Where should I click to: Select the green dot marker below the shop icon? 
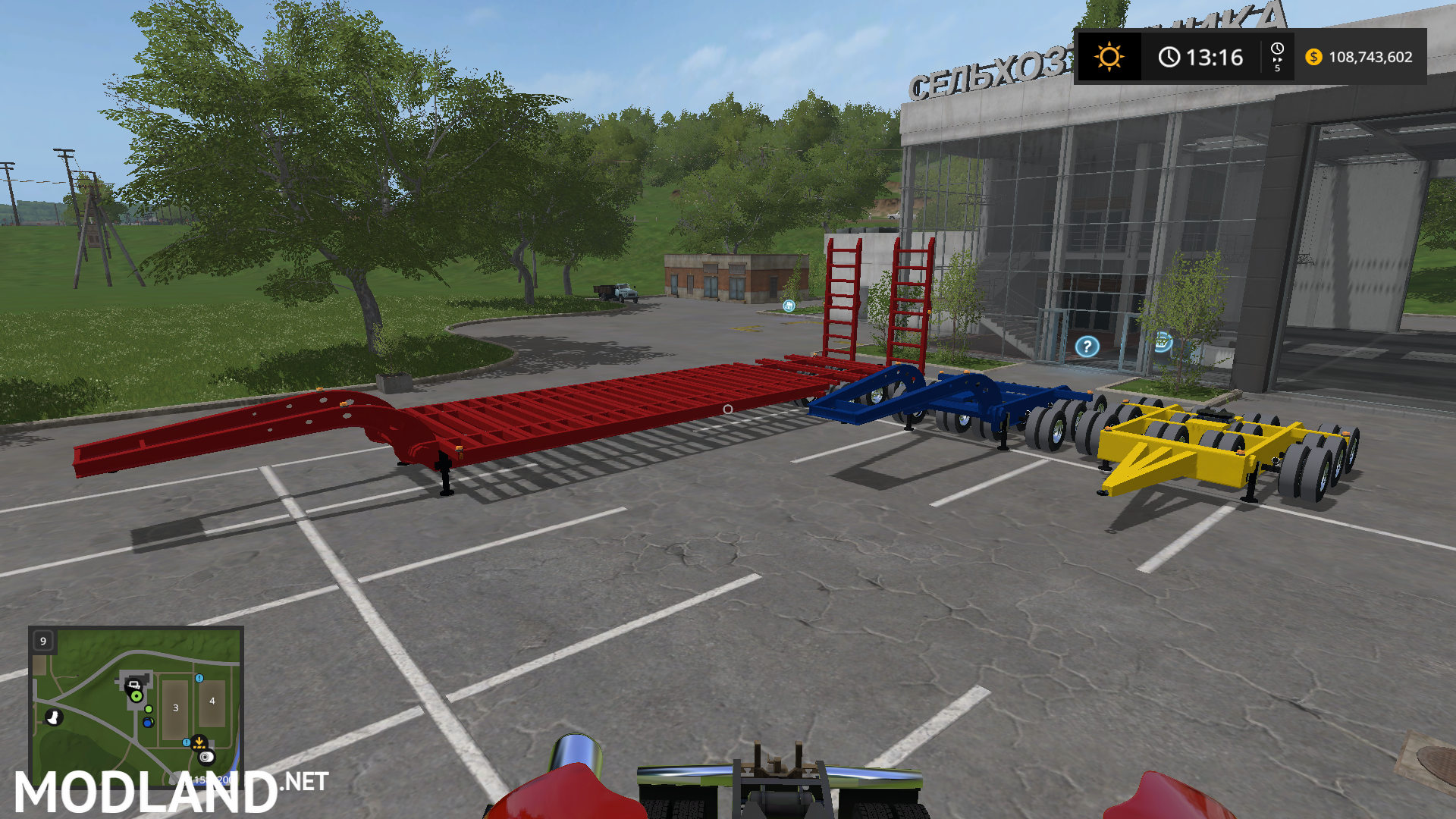click(x=149, y=709)
